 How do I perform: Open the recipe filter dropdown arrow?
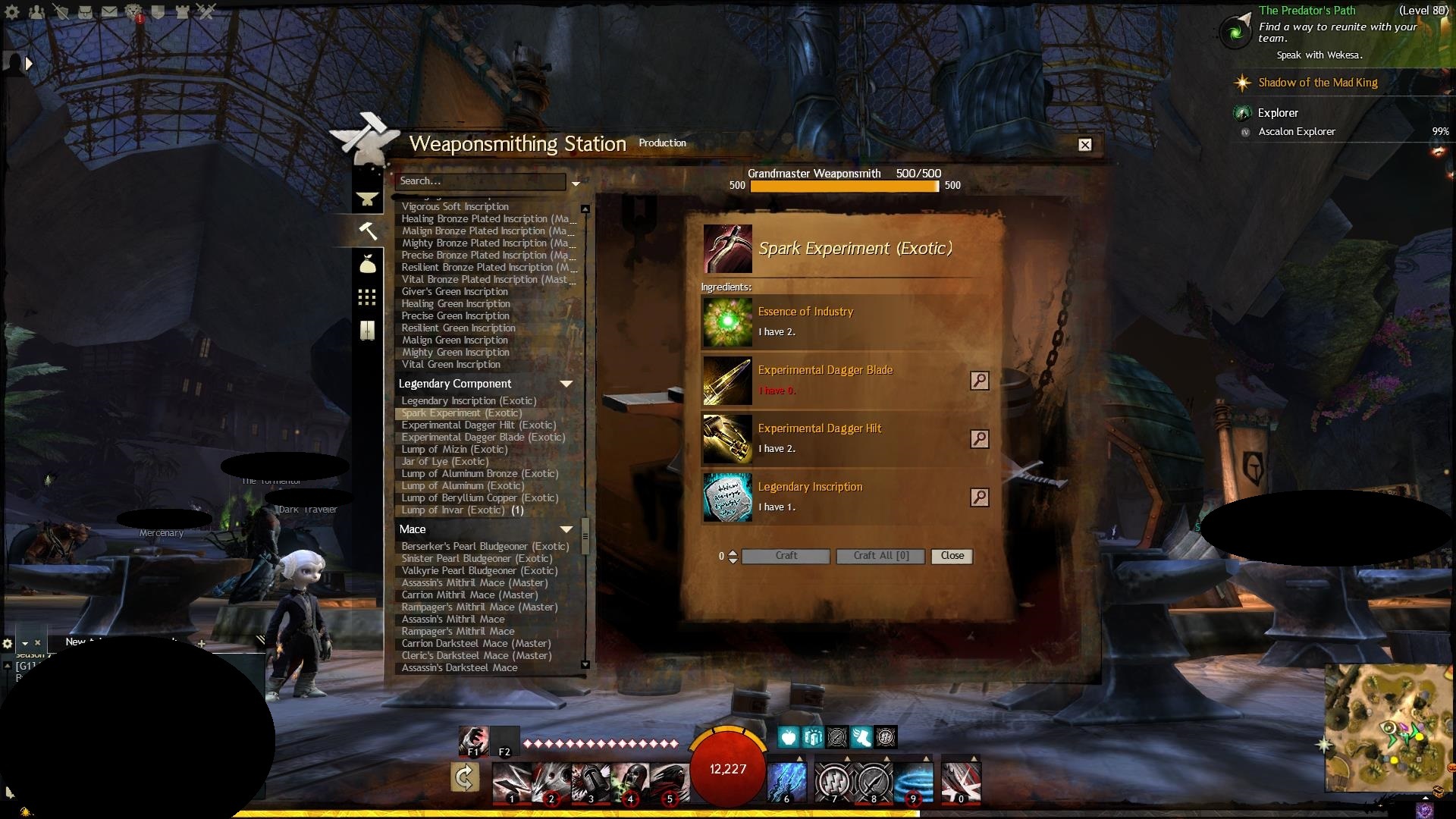(x=576, y=184)
